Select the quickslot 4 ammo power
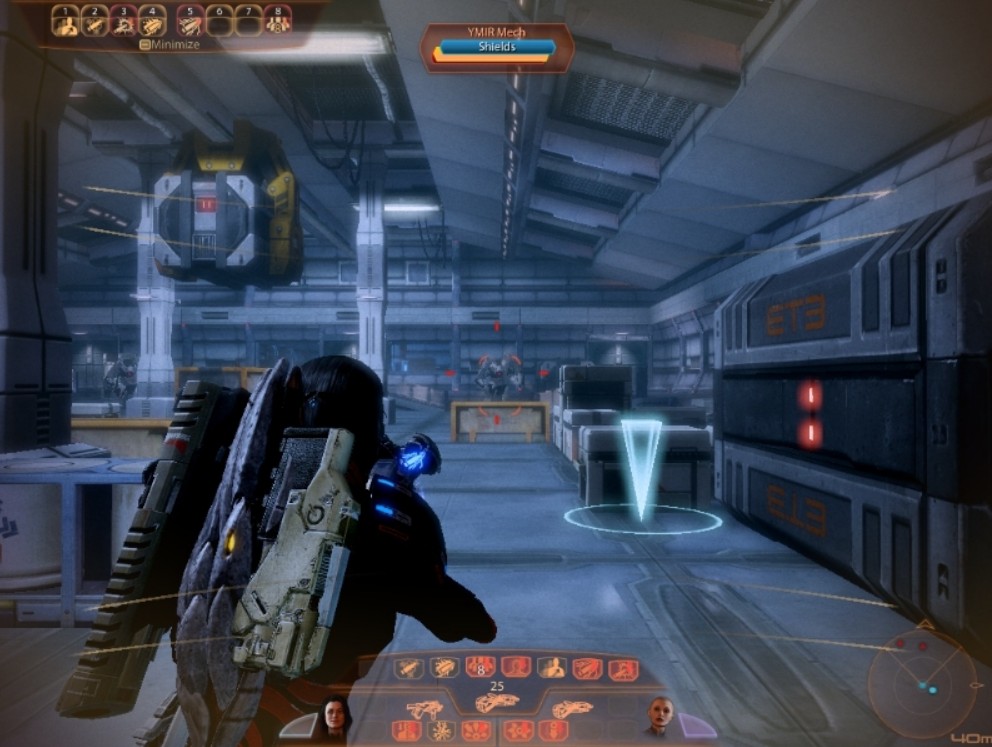This screenshot has height=747, width=992. [154, 23]
